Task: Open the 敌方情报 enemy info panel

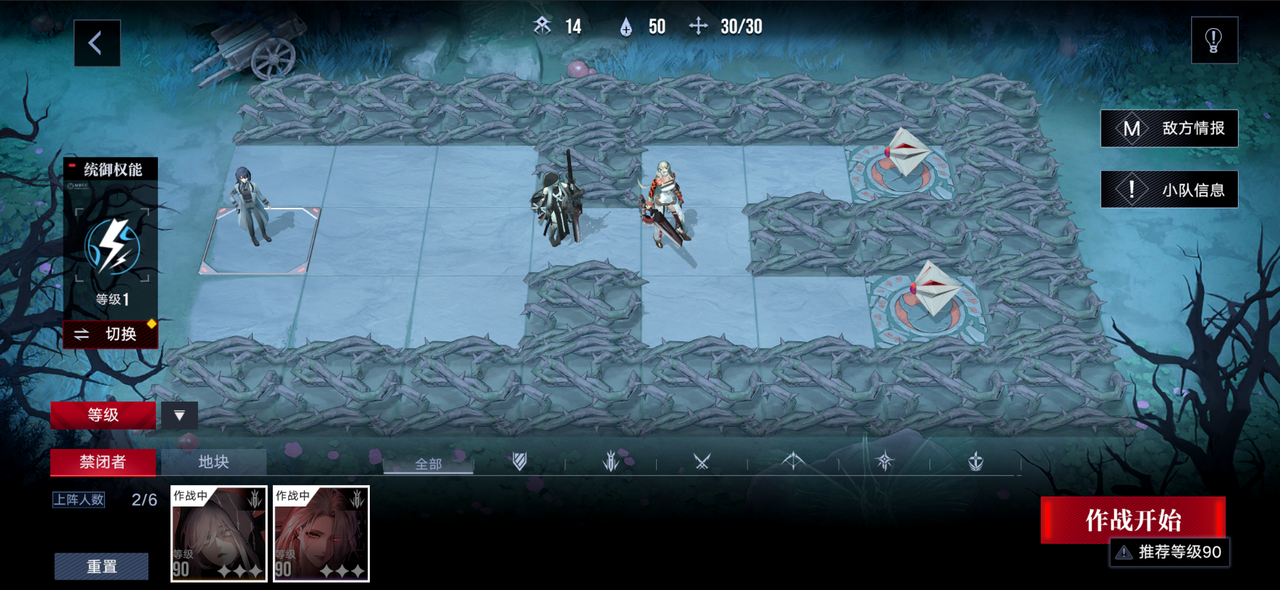Action: tap(1169, 128)
